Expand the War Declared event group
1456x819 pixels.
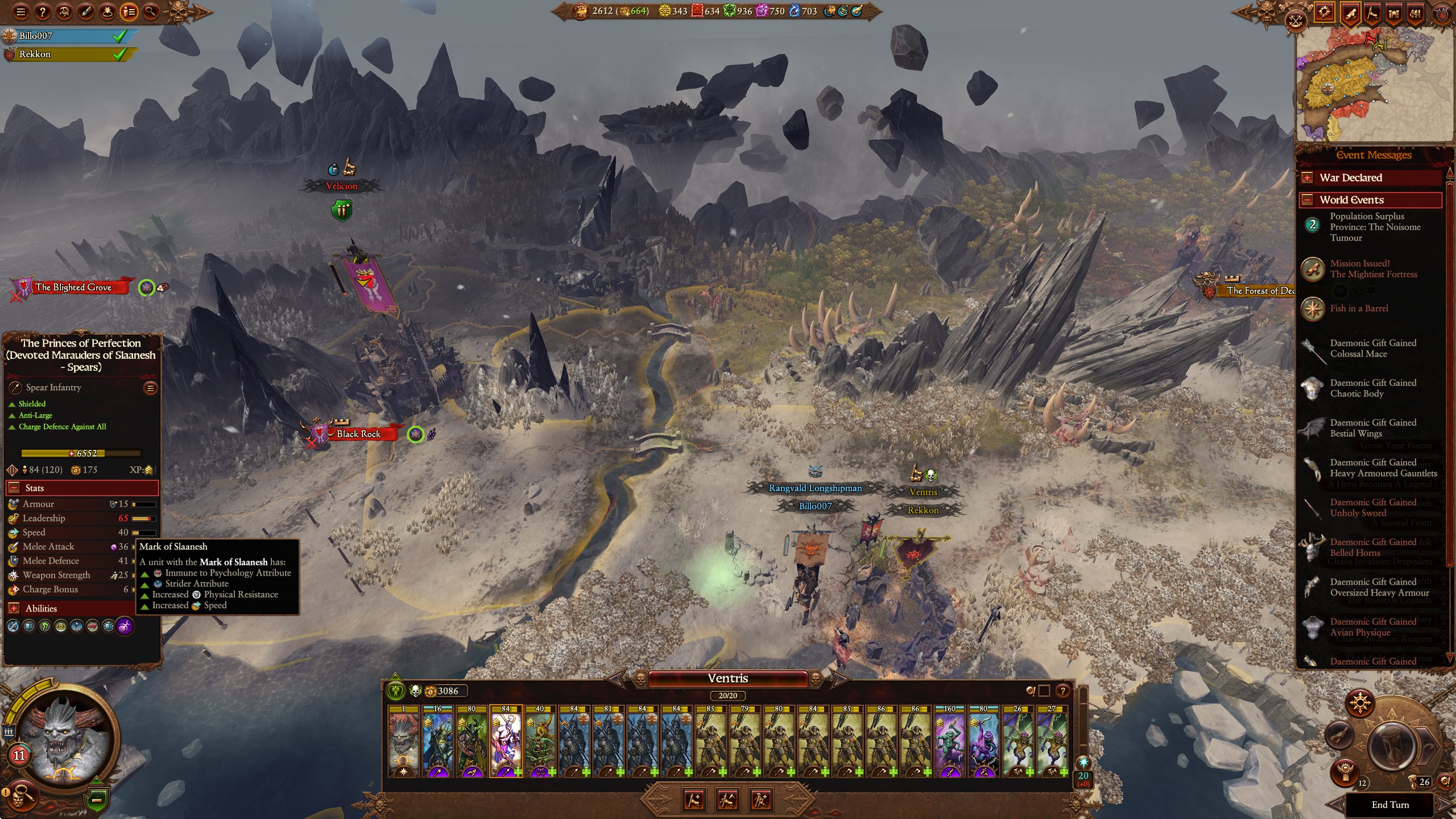click(1308, 178)
